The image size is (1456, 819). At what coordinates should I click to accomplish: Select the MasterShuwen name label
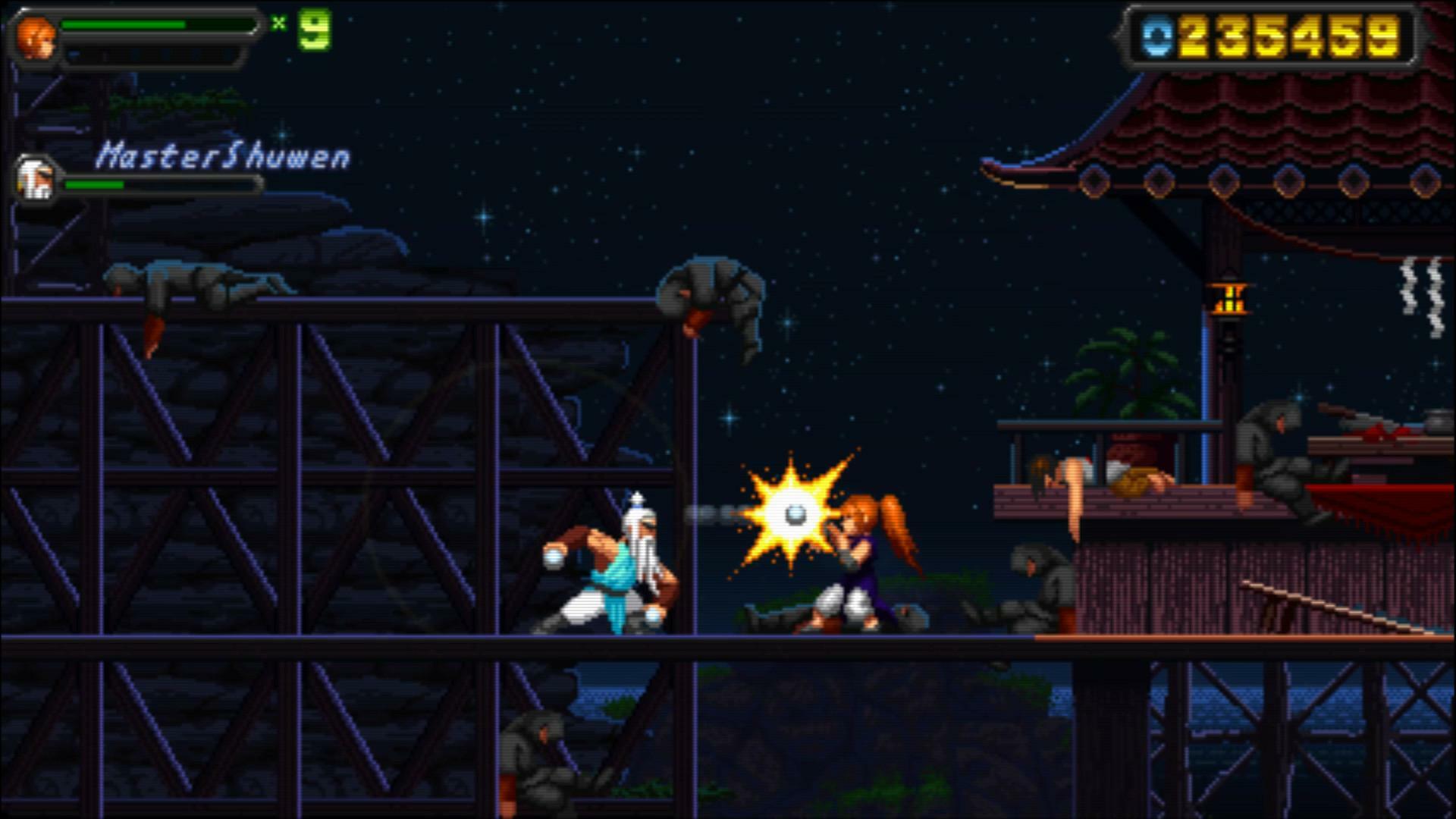pos(224,154)
